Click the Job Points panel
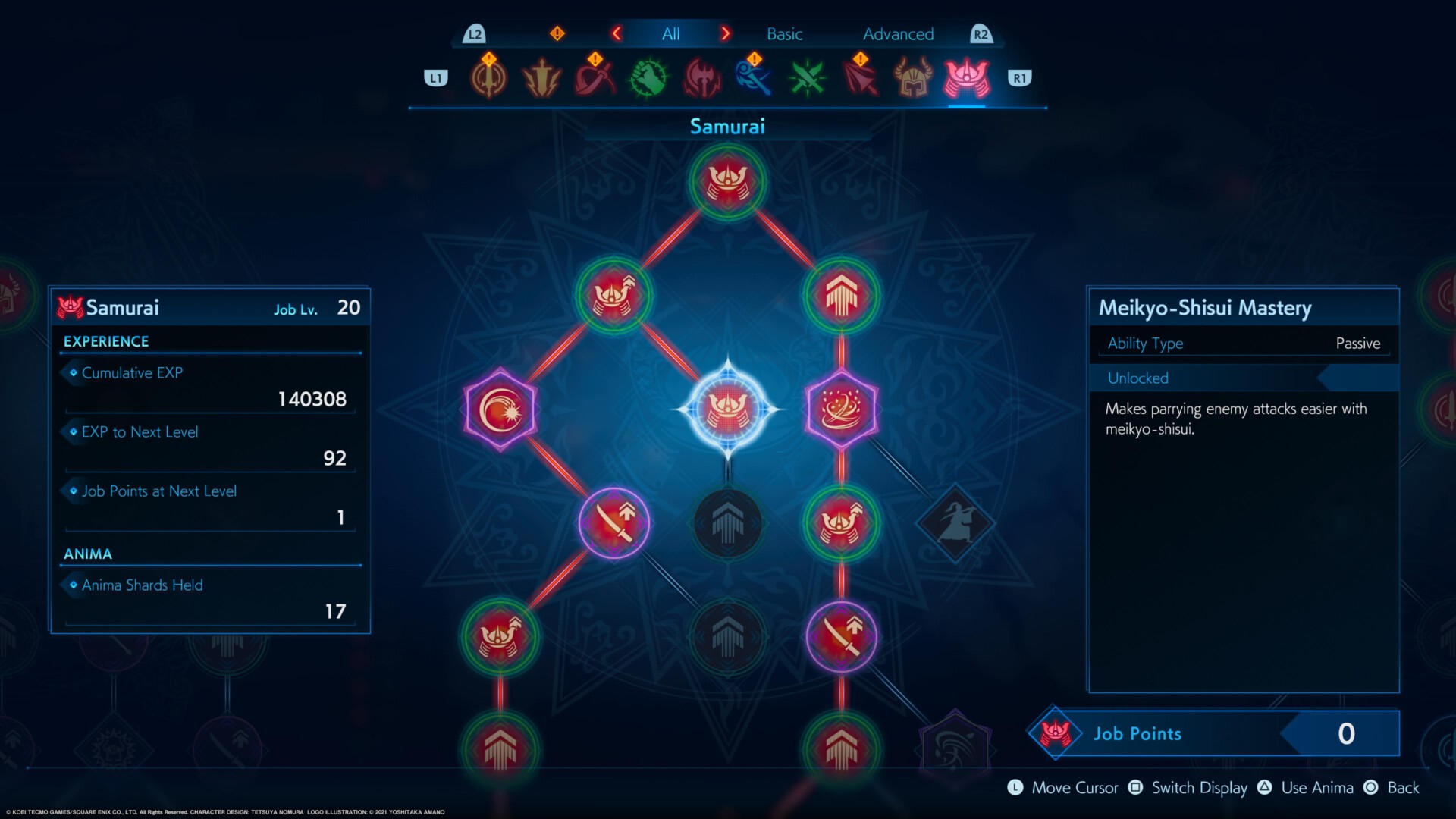 click(1213, 733)
